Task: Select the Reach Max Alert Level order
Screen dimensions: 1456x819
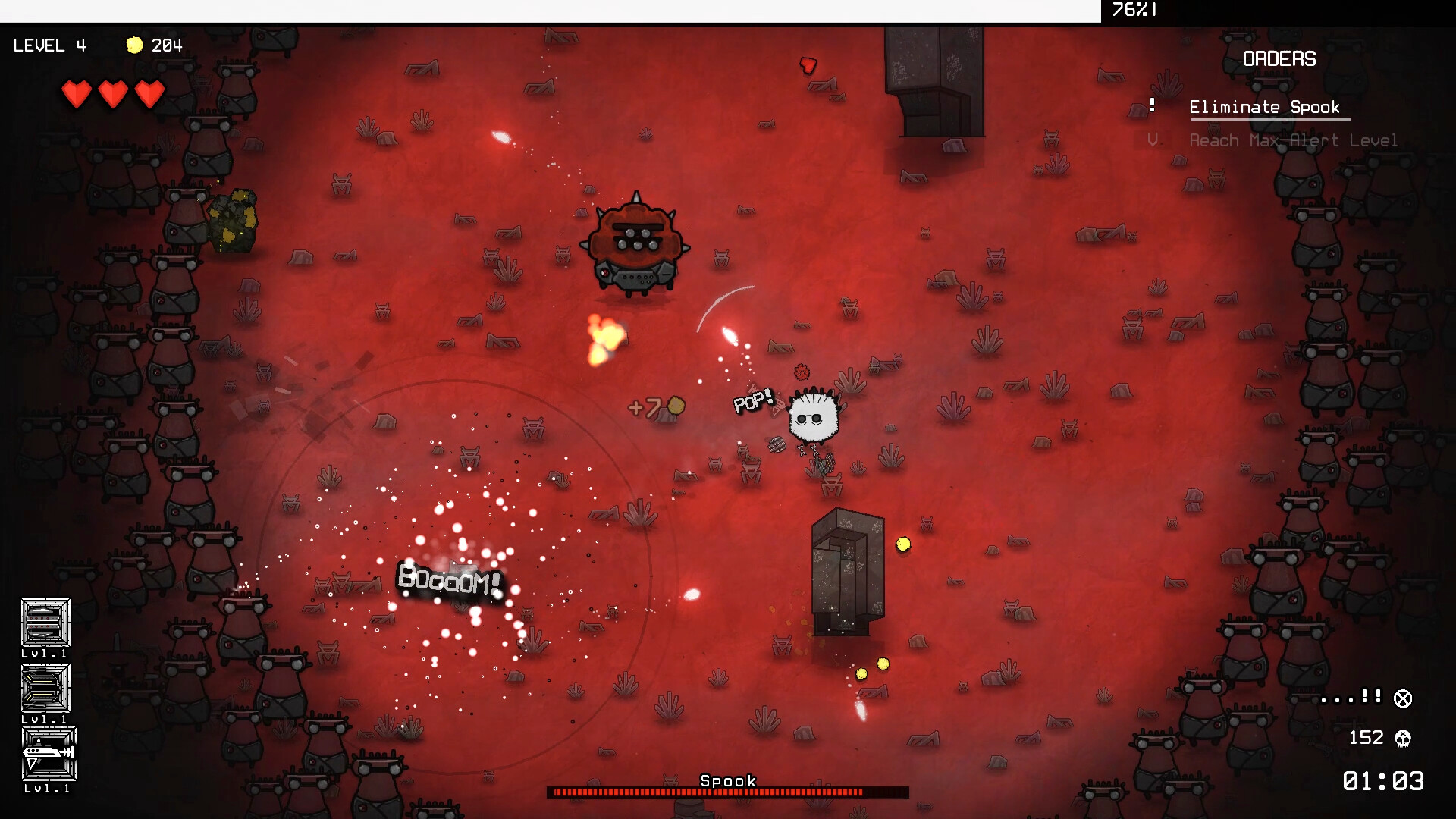Action: click(1293, 140)
